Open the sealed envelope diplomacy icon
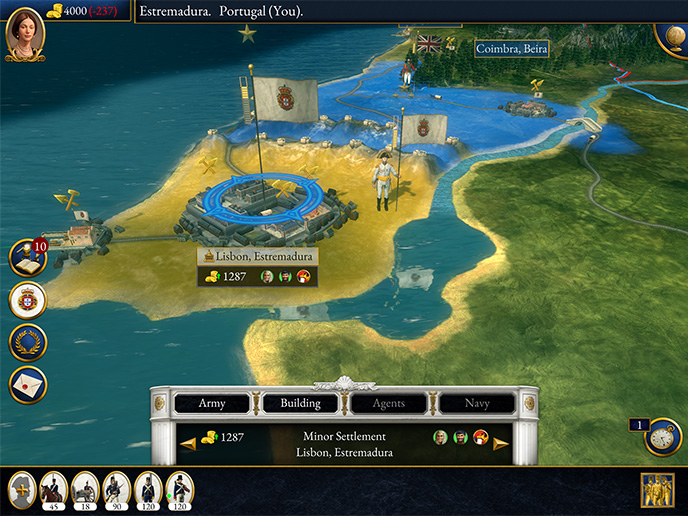688x516 pixels. tap(28, 384)
